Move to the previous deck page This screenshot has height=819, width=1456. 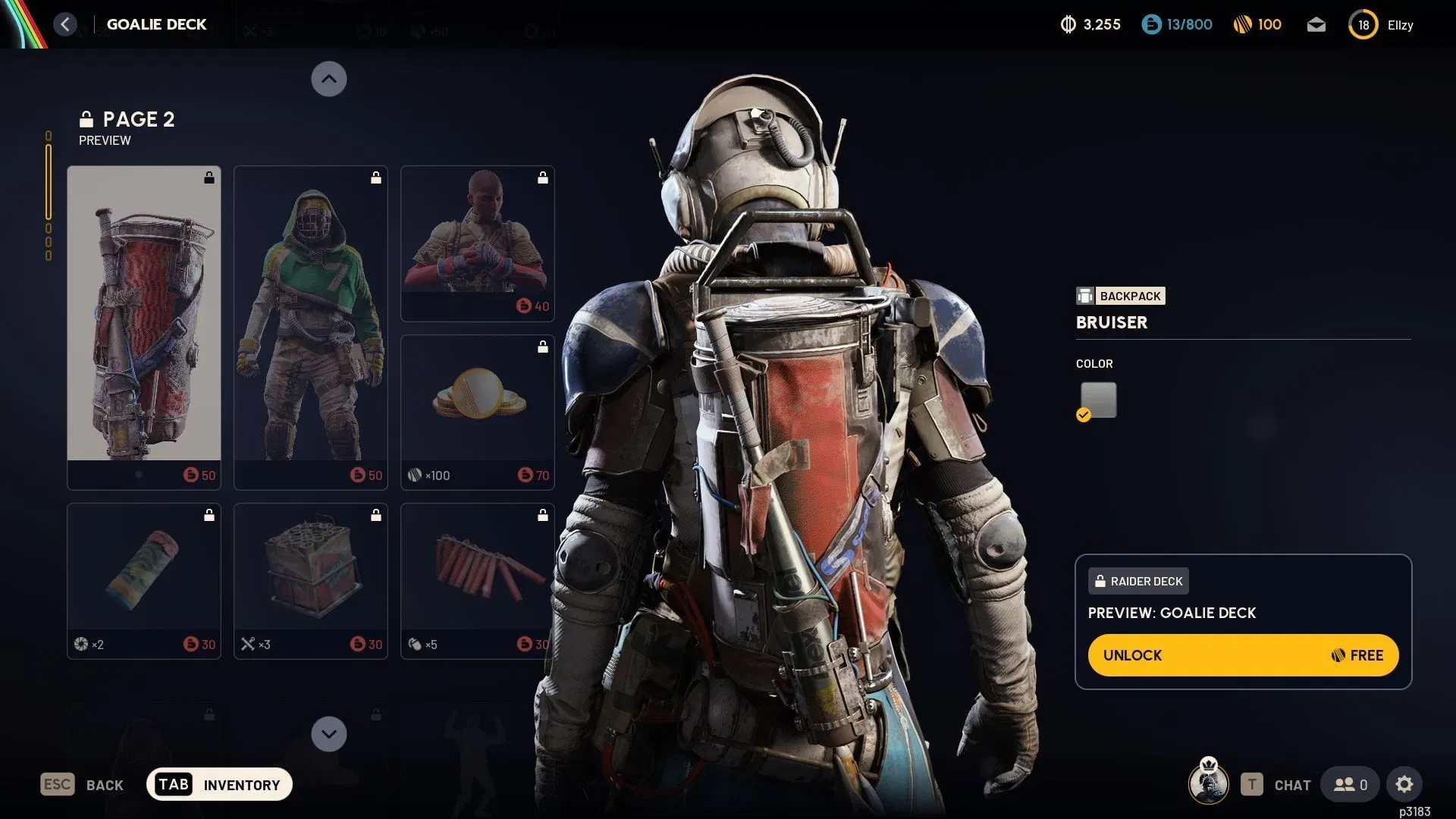(x=329, y=79)
